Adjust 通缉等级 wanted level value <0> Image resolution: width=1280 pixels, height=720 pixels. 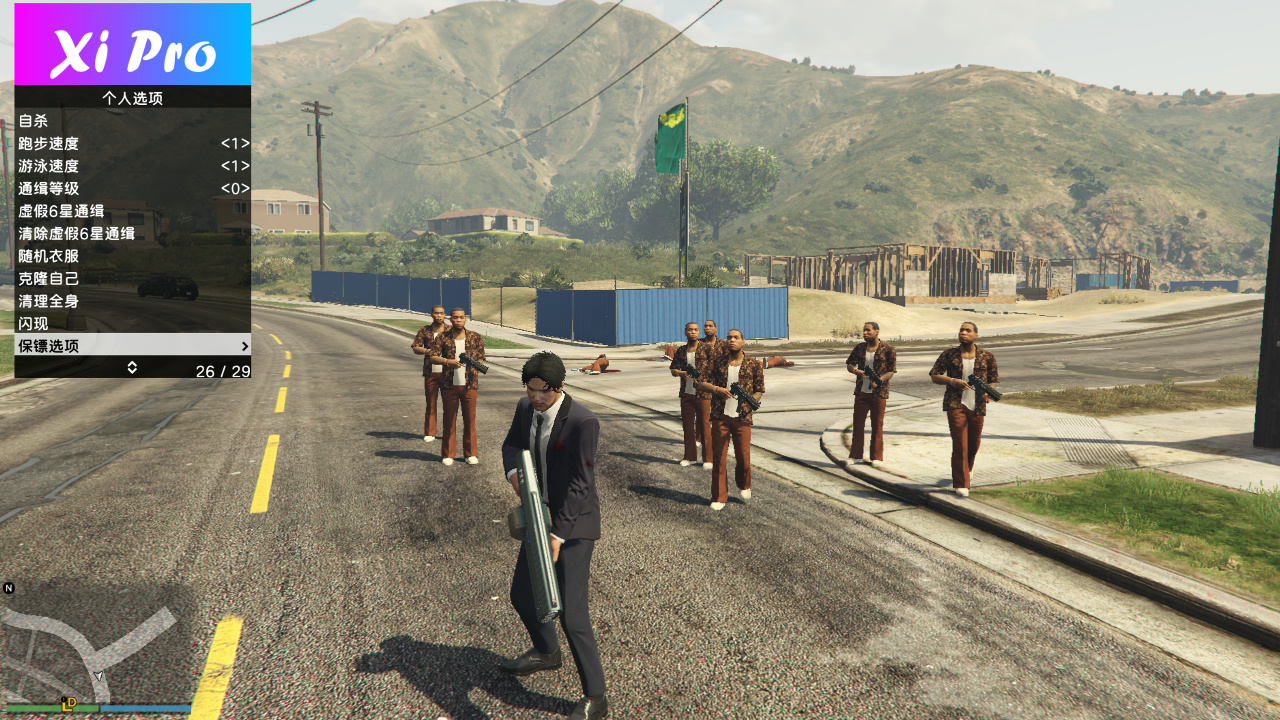237,189
